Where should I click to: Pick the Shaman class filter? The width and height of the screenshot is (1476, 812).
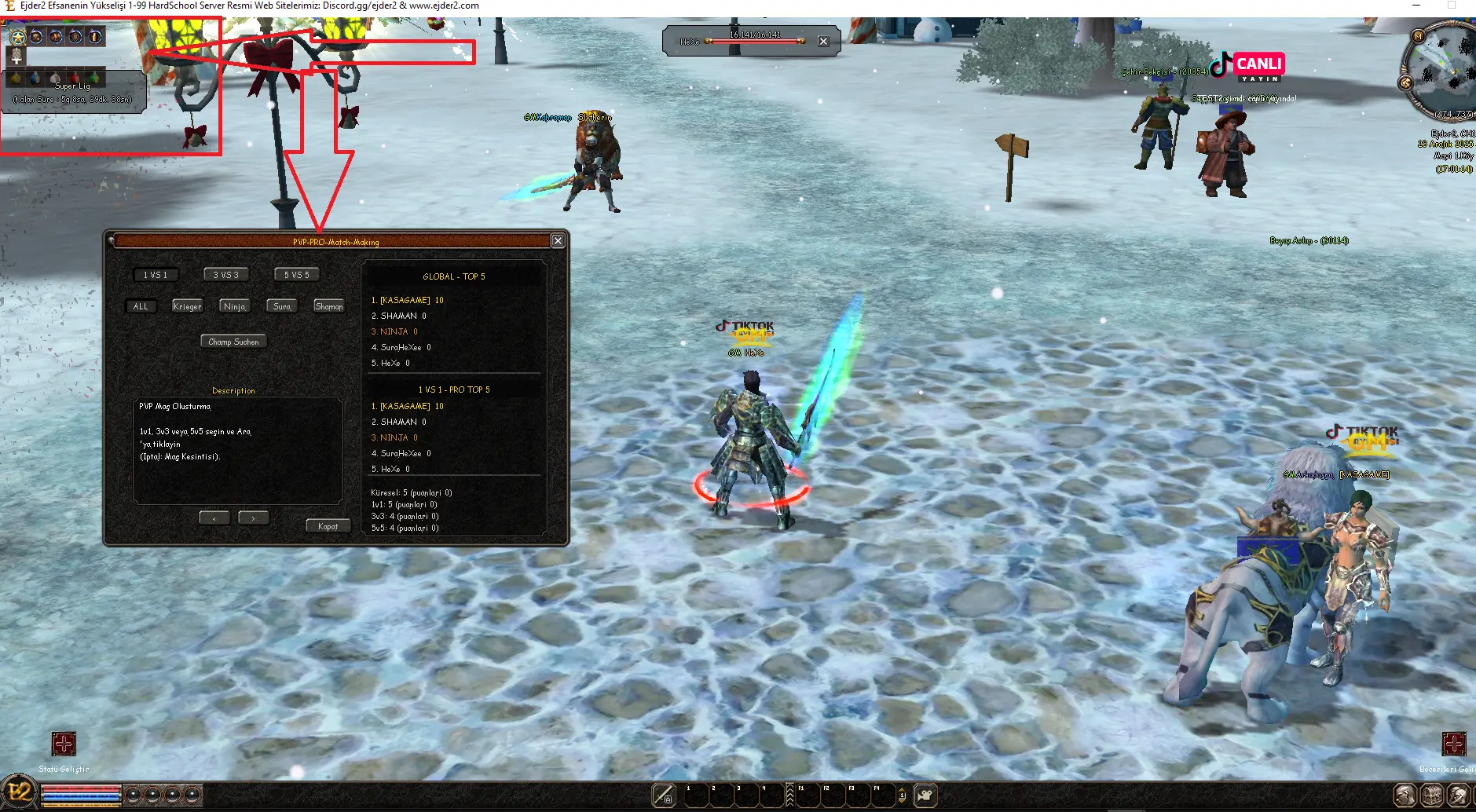coord(328,306)
